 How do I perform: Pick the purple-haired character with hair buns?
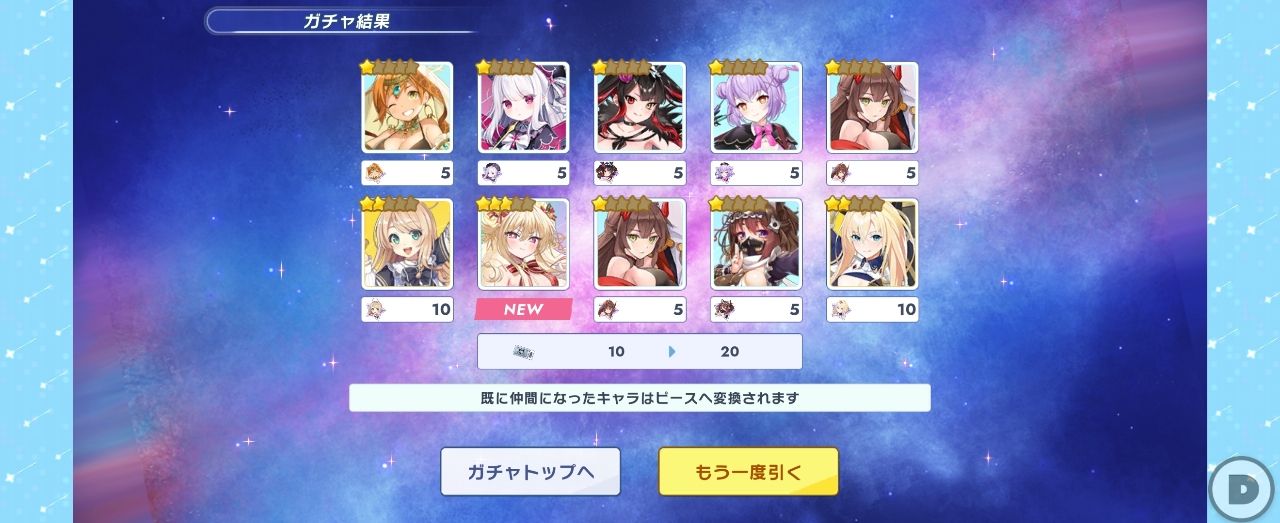coord(757,107)
